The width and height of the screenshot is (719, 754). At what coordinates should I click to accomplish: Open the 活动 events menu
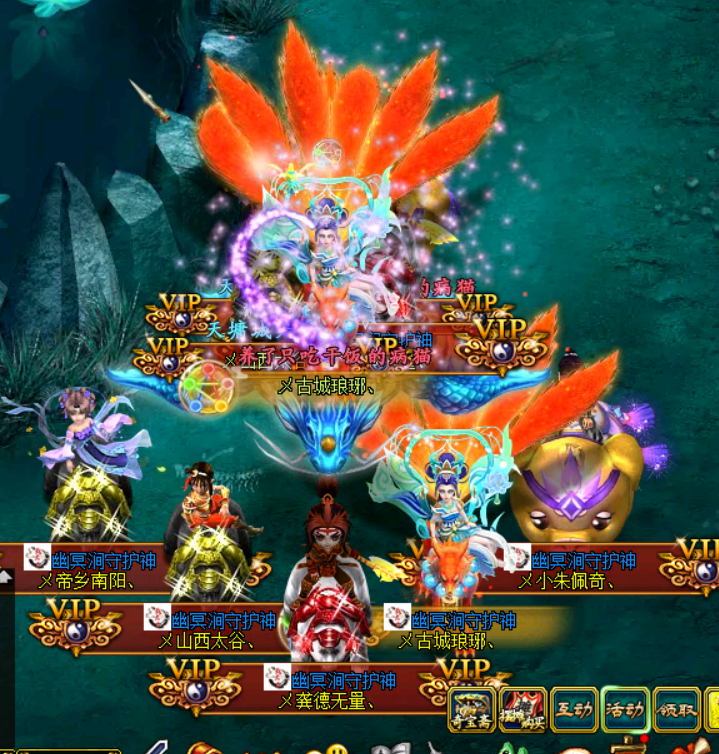(x=625, y=710)
